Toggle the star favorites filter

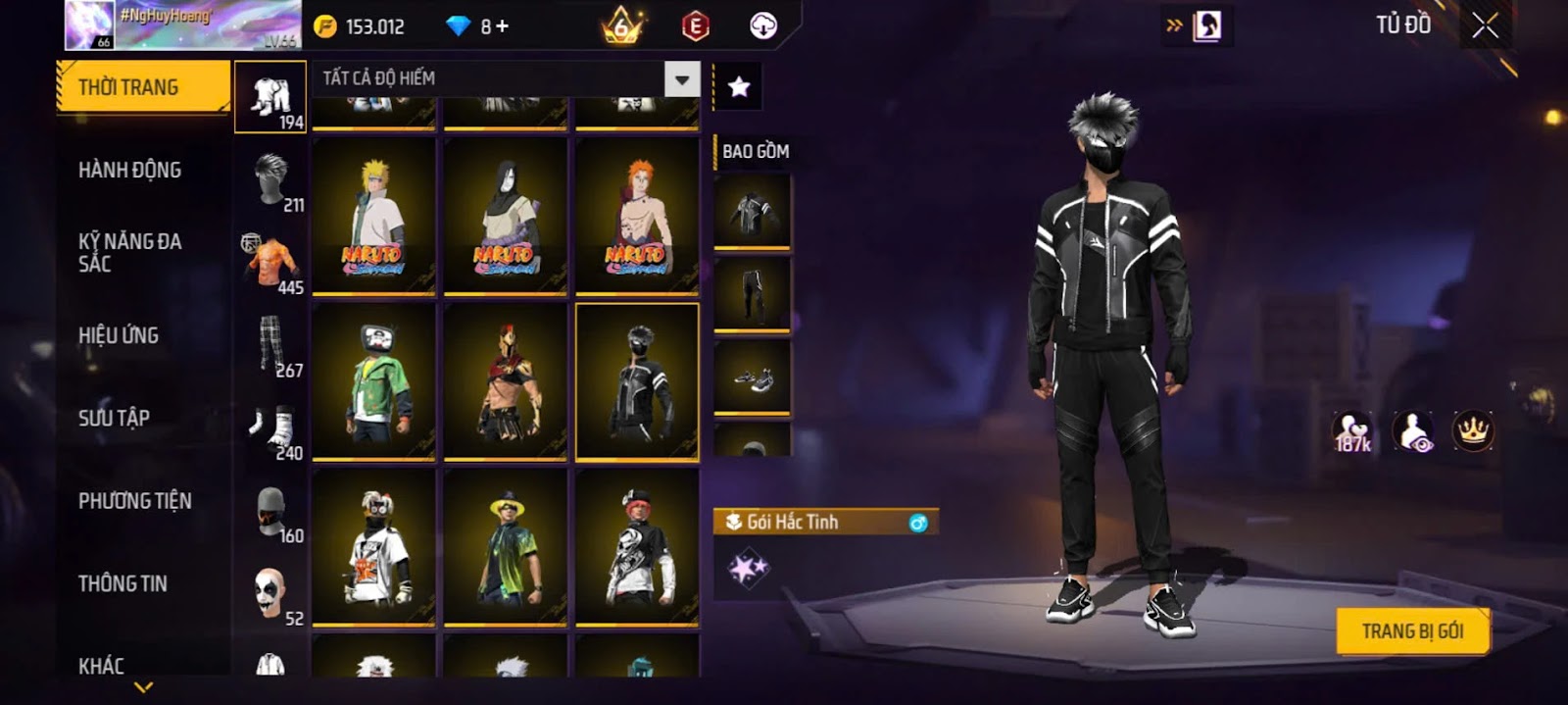coord(739,87)
